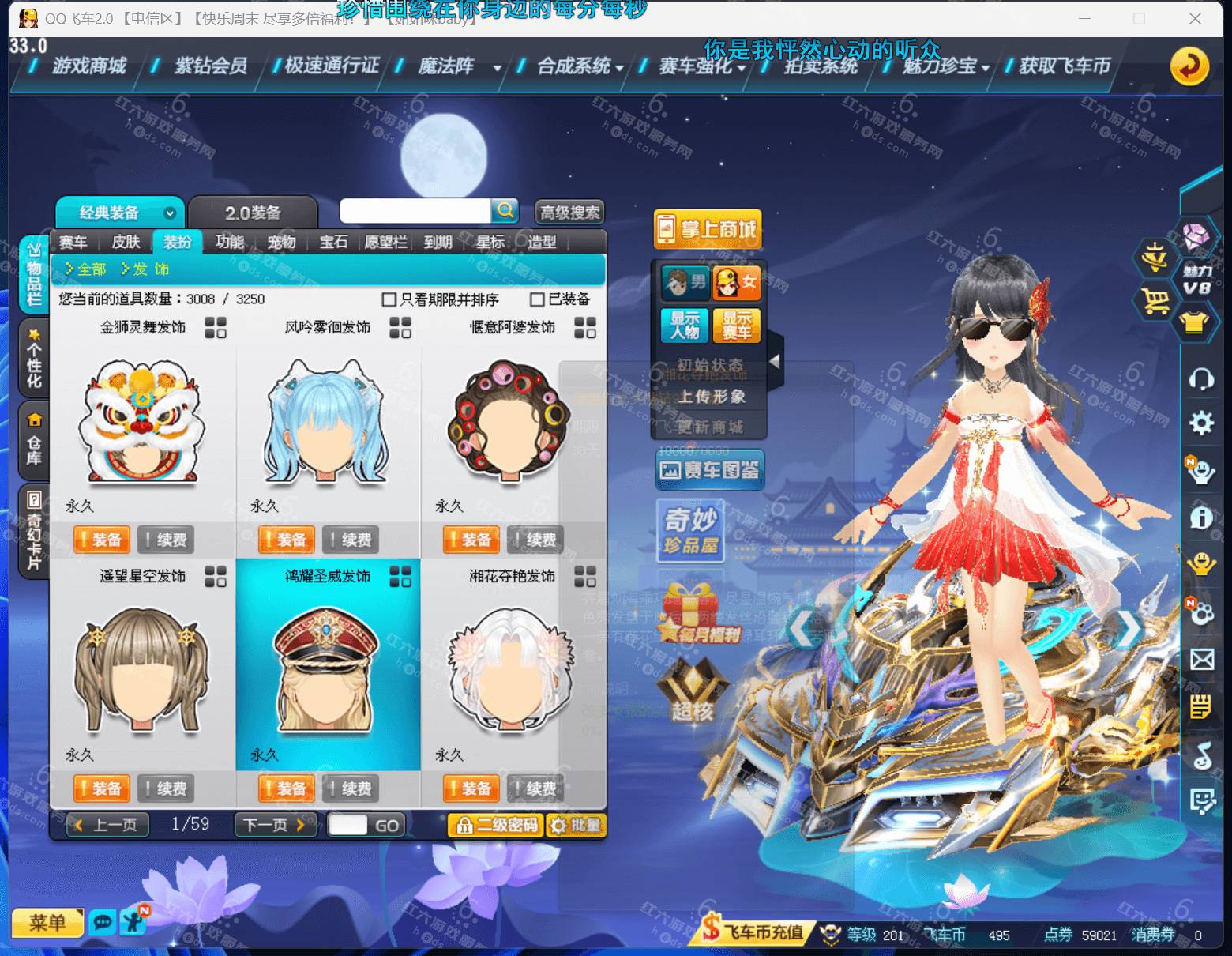Click 装备 button under 金狮灵舞发饰
The height and width of the screenshot is (956, 1232).
click(101, 540)
